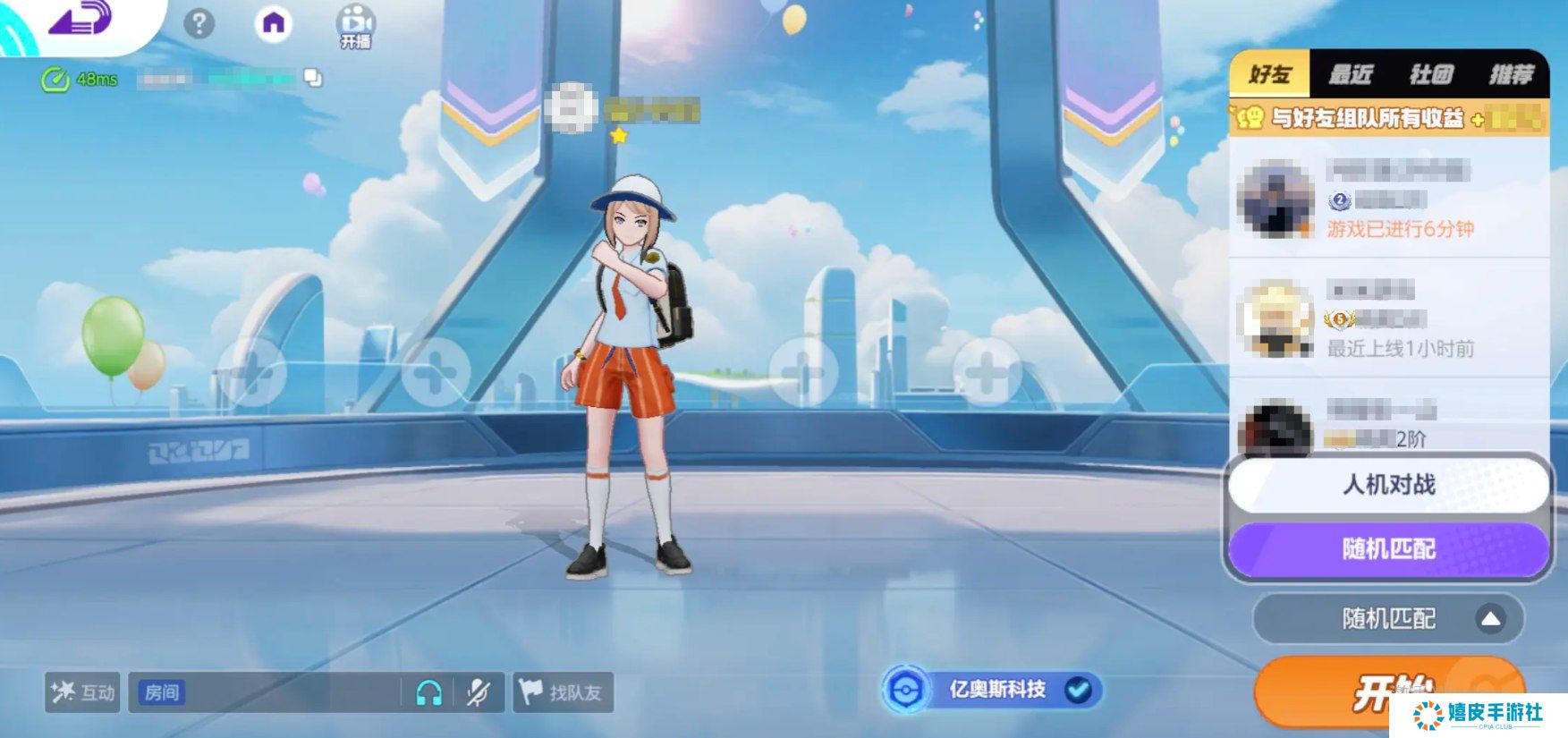Toggle the headphone voice listening icon
The image size is (1568, 738).
point(429,692)
